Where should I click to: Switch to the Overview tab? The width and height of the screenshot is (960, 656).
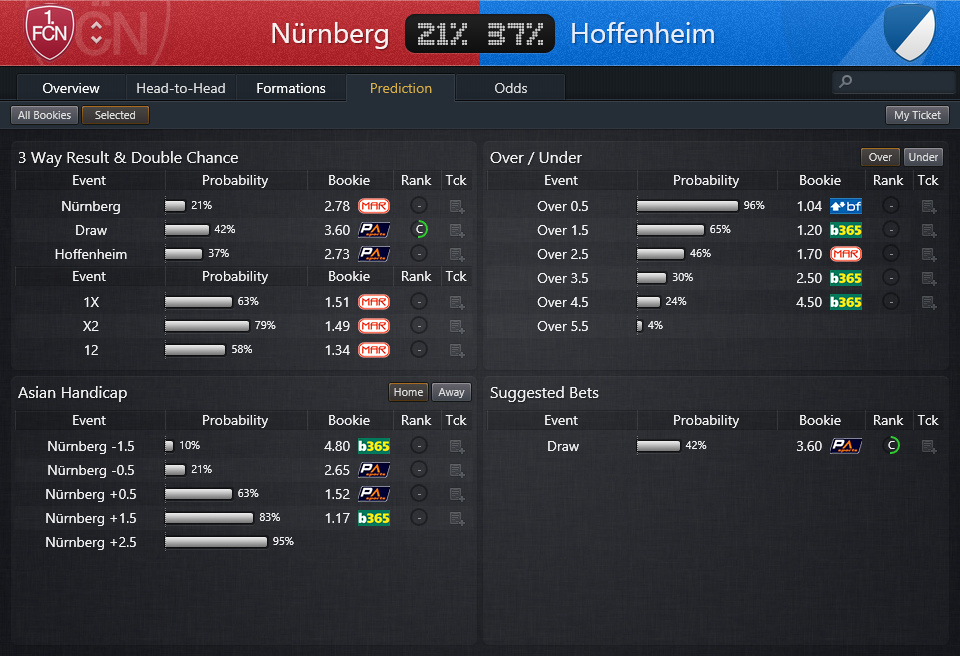click(71, 88)
